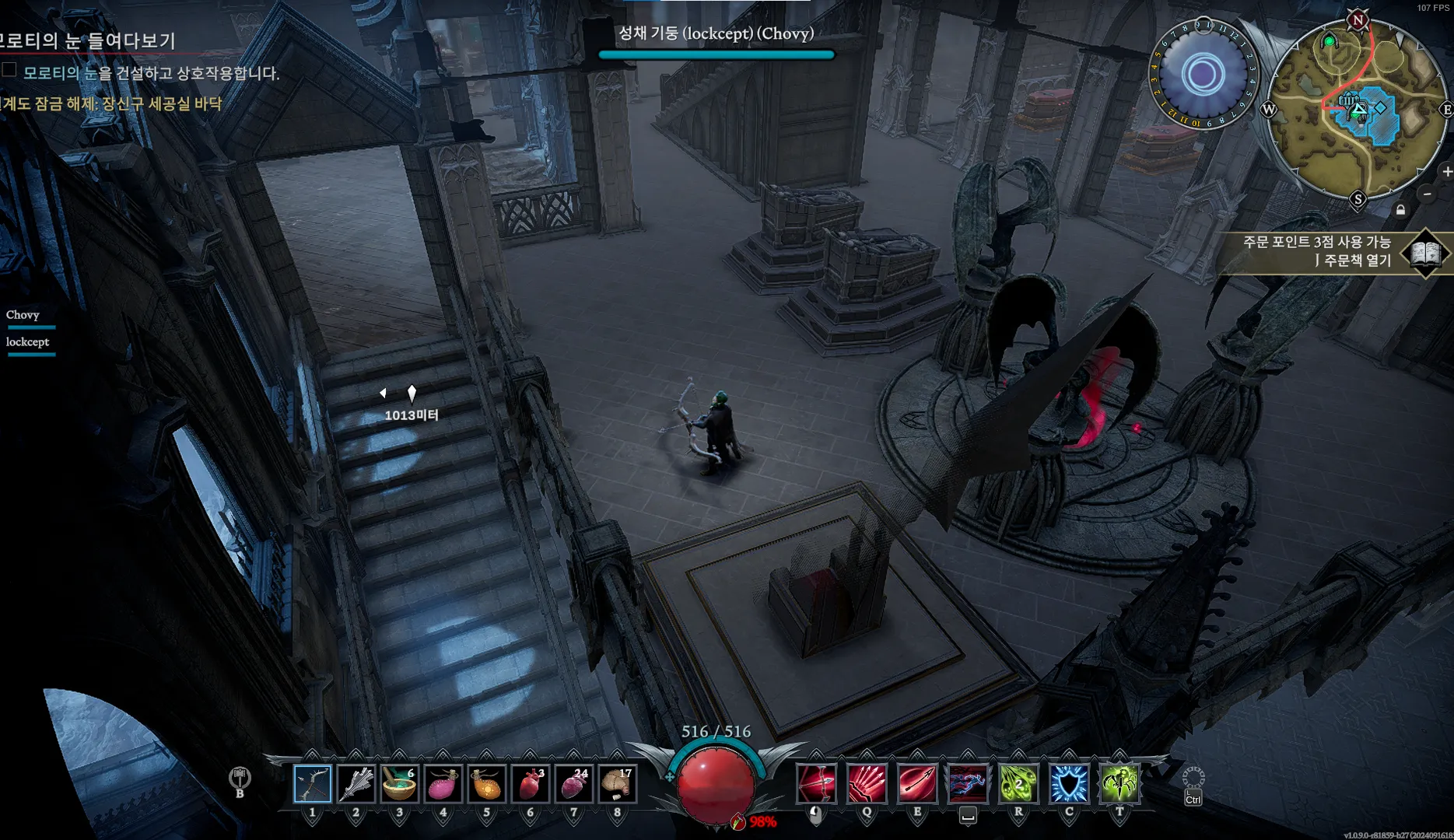Viewport: 1454px width, 840px height.
Task: Open the build menu hammer icon
Action: point(240,778)
